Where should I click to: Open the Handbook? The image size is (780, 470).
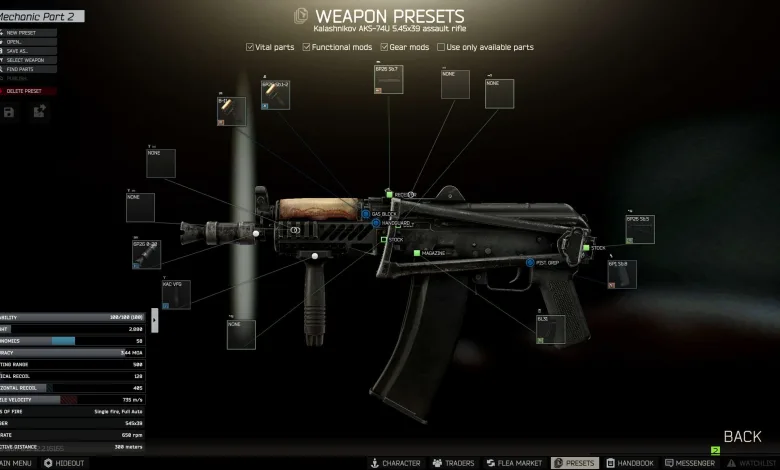click(629, 463)
